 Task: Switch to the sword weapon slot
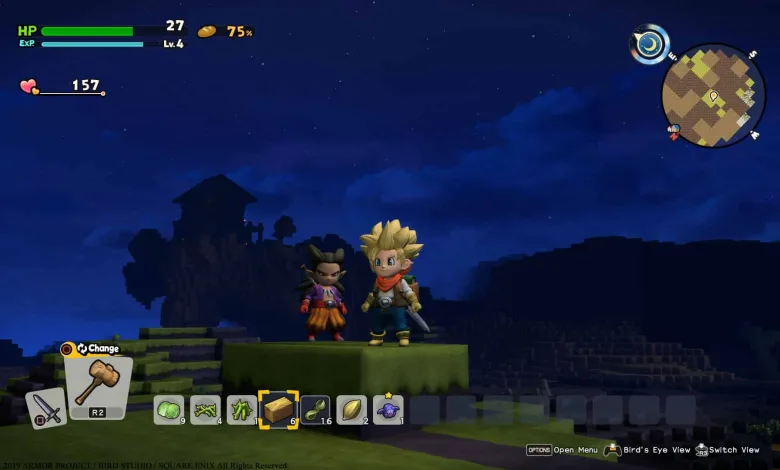46,409
